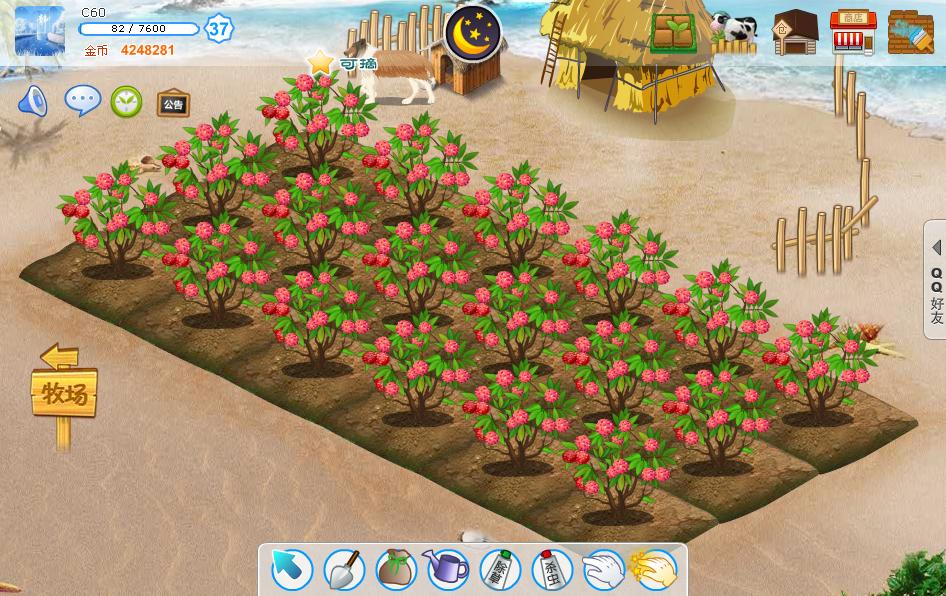The height and width of the screenshot is (596, 946).
Task: Click the green sprout clock icon
Action: (x=126, y=101)
